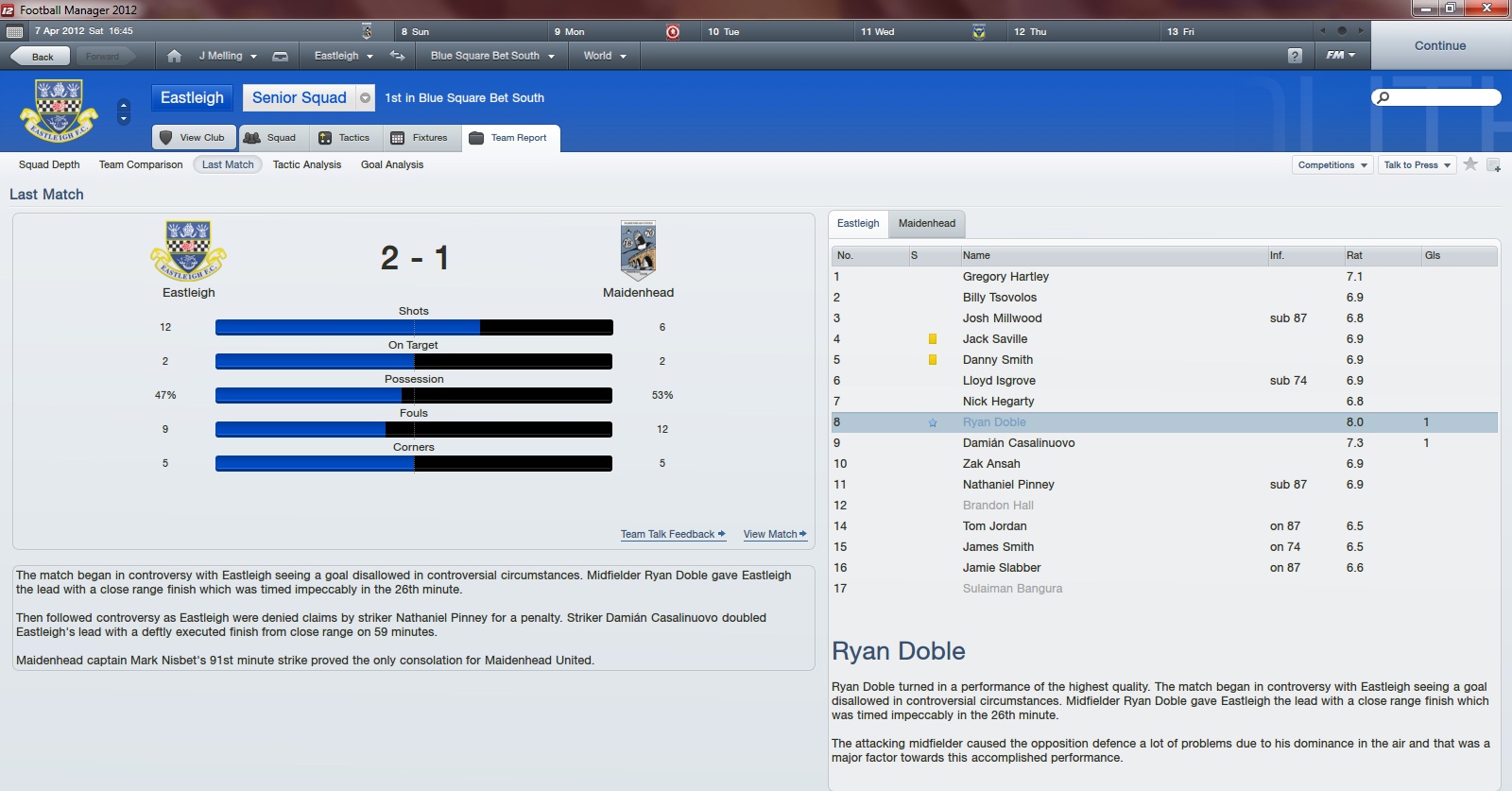This screenshot has height=791, width=1512.
Task: Open the Blue Square Bet South menu
Action: 491,56
